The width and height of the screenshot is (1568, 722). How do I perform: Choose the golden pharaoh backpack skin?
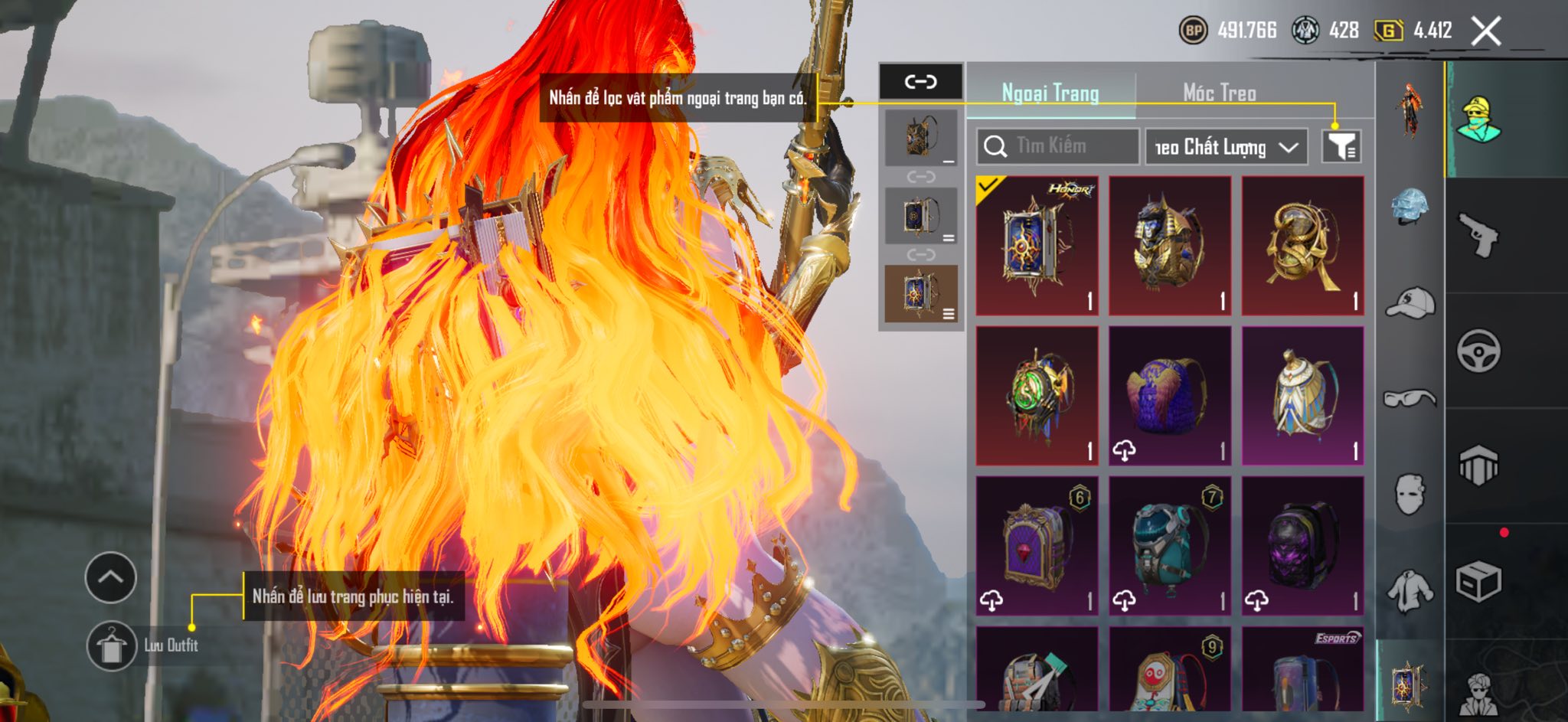pyautogui.click(x=1169, y=246)
